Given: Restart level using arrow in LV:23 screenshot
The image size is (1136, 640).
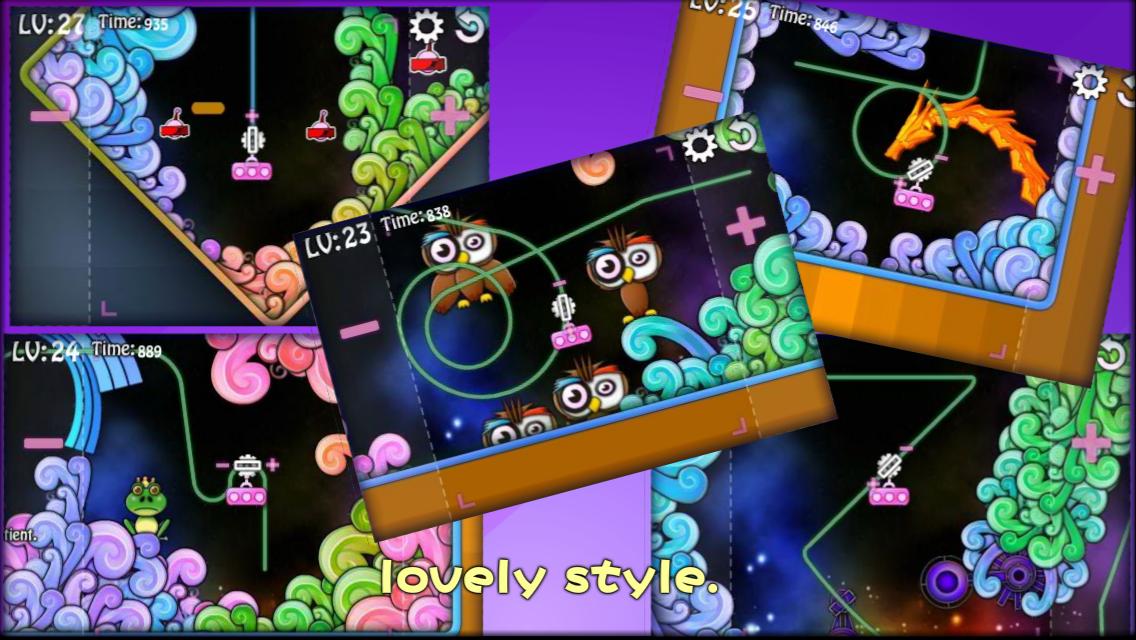Looking at the screenshot, I should point(741,136).
